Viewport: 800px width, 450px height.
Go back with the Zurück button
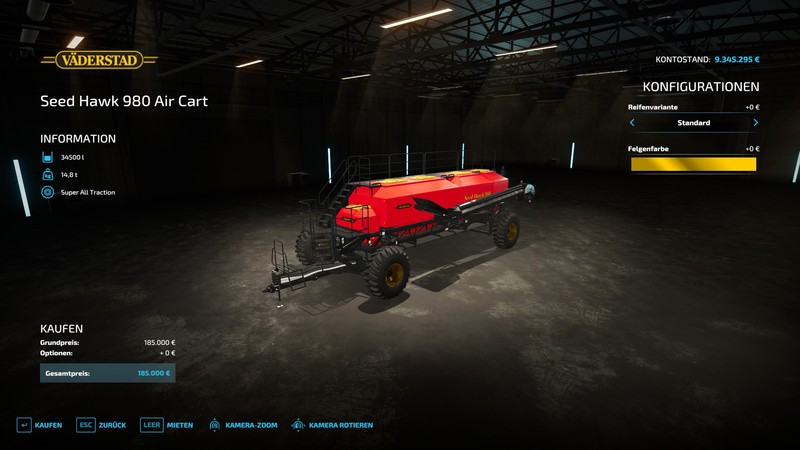tap(102, 425)
